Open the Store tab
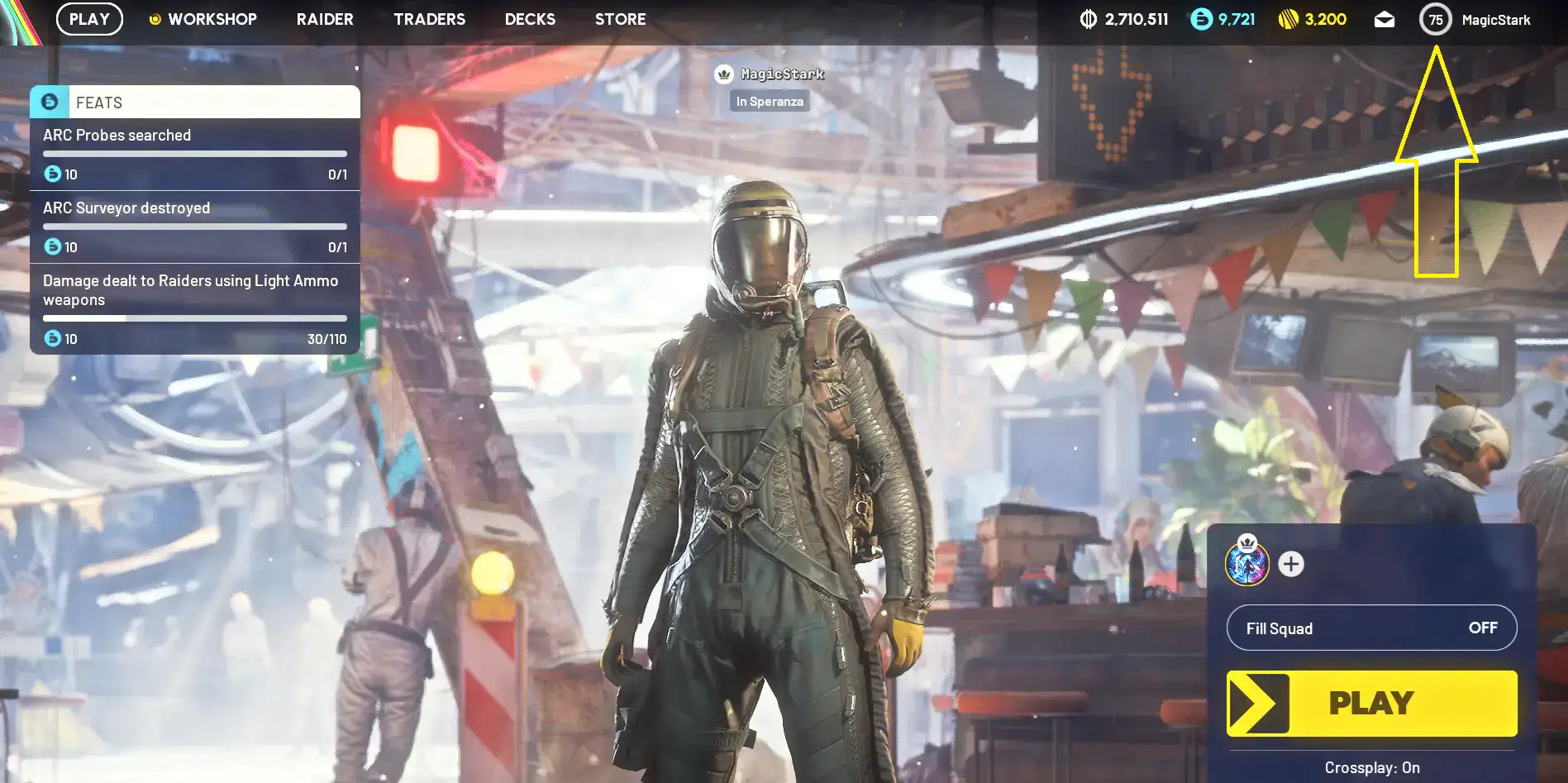The height and width of the screenshot is (783, 1568). [619, 19]
